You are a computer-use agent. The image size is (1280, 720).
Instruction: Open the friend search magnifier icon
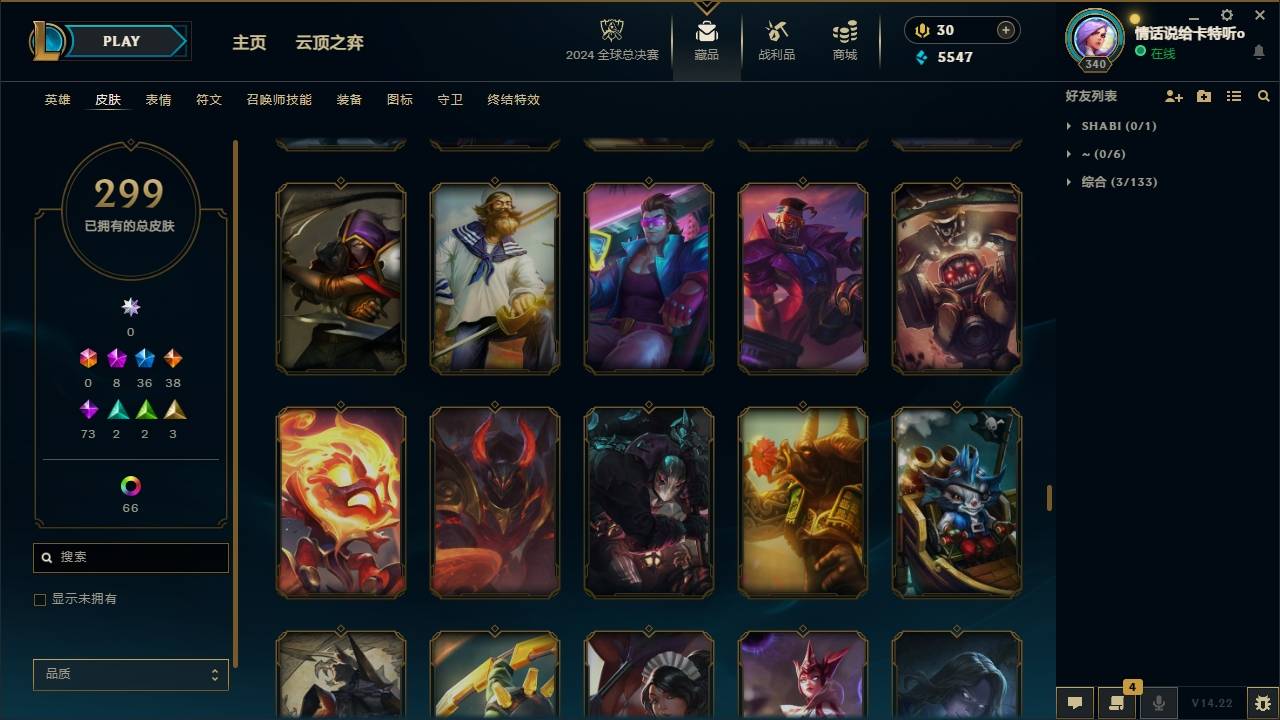coord(1264,95)
